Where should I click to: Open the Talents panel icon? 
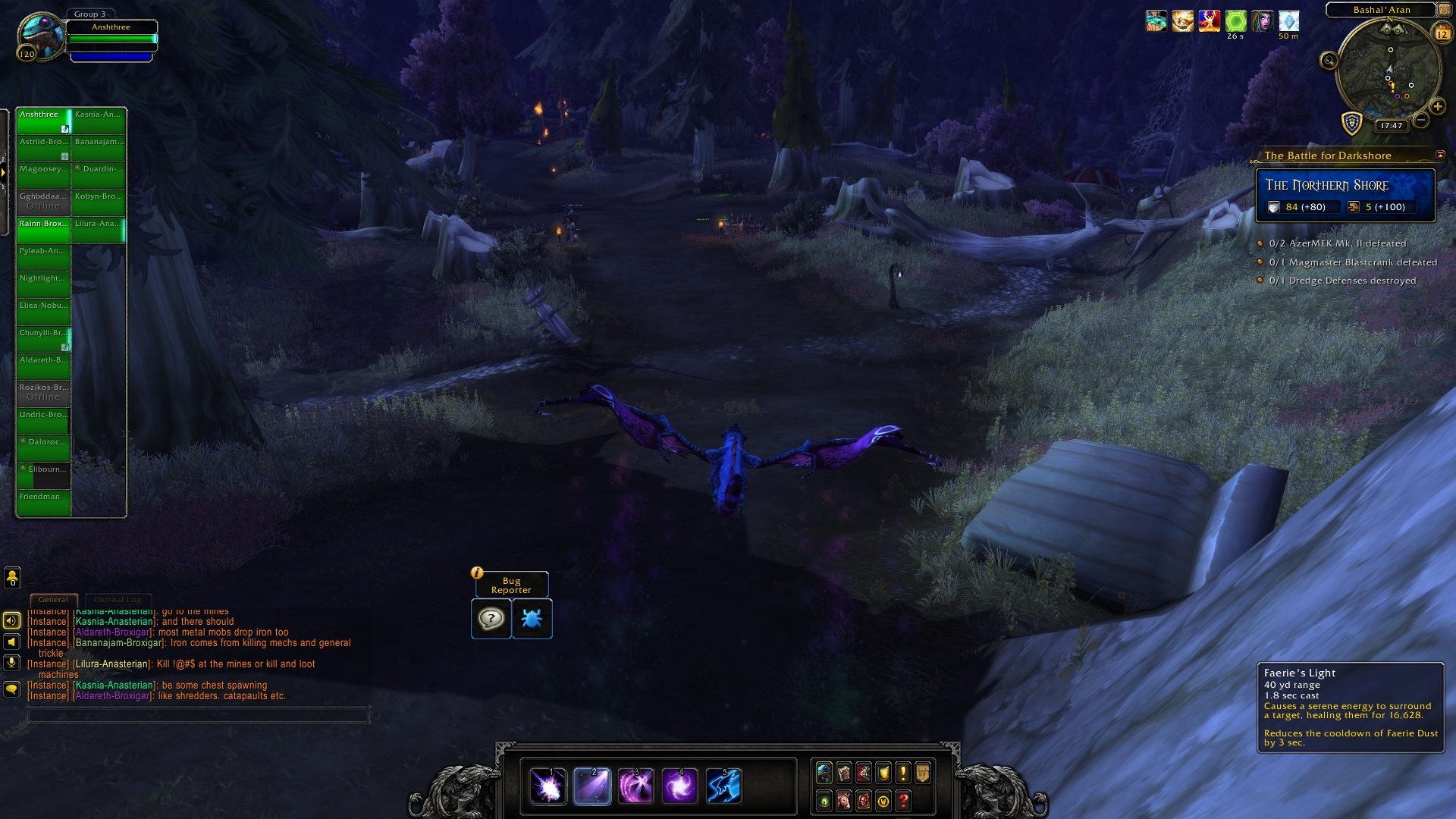coord(863,773)
